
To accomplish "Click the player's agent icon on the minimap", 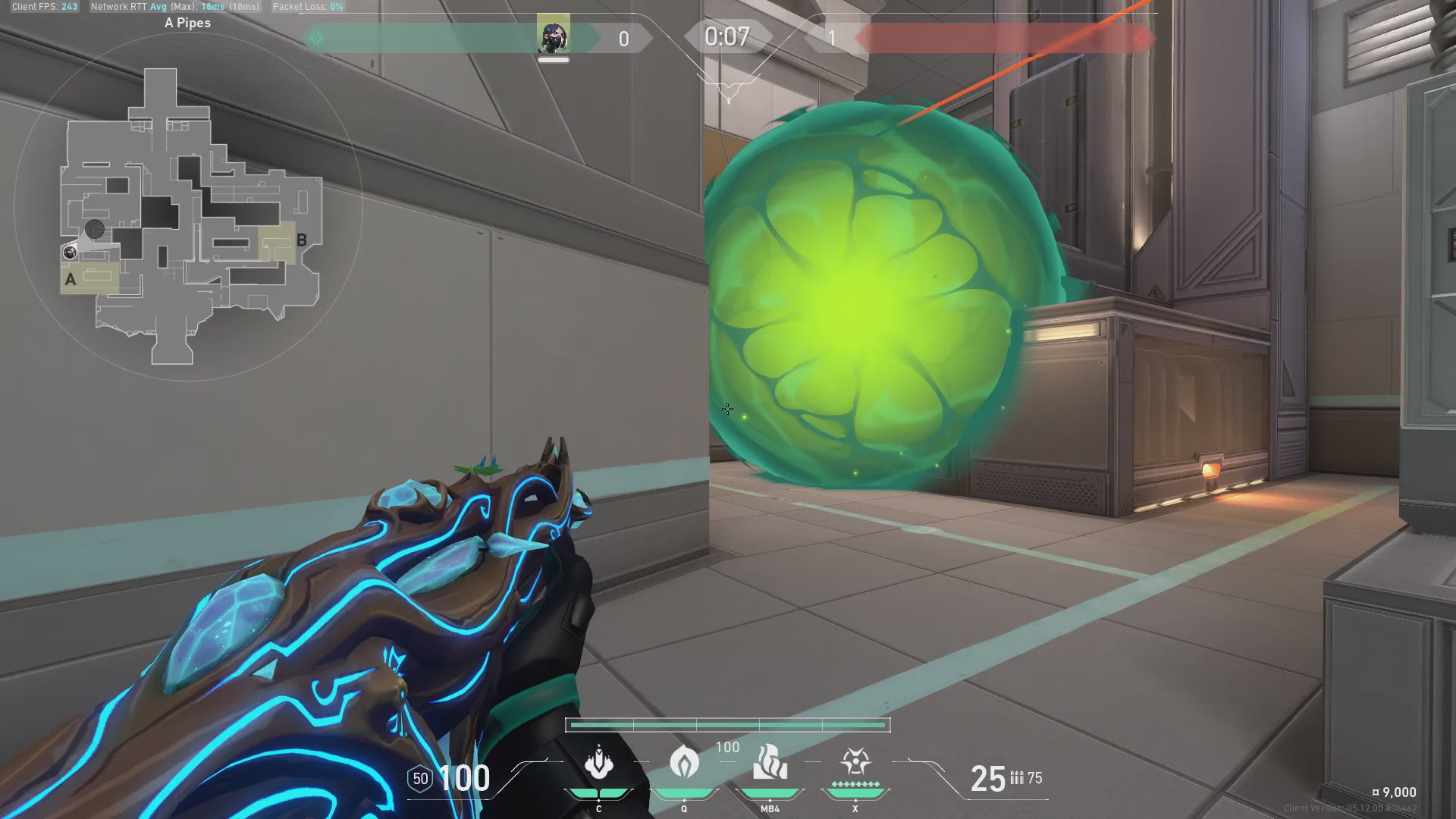I will pyautogui.click(x=70, y=252).
